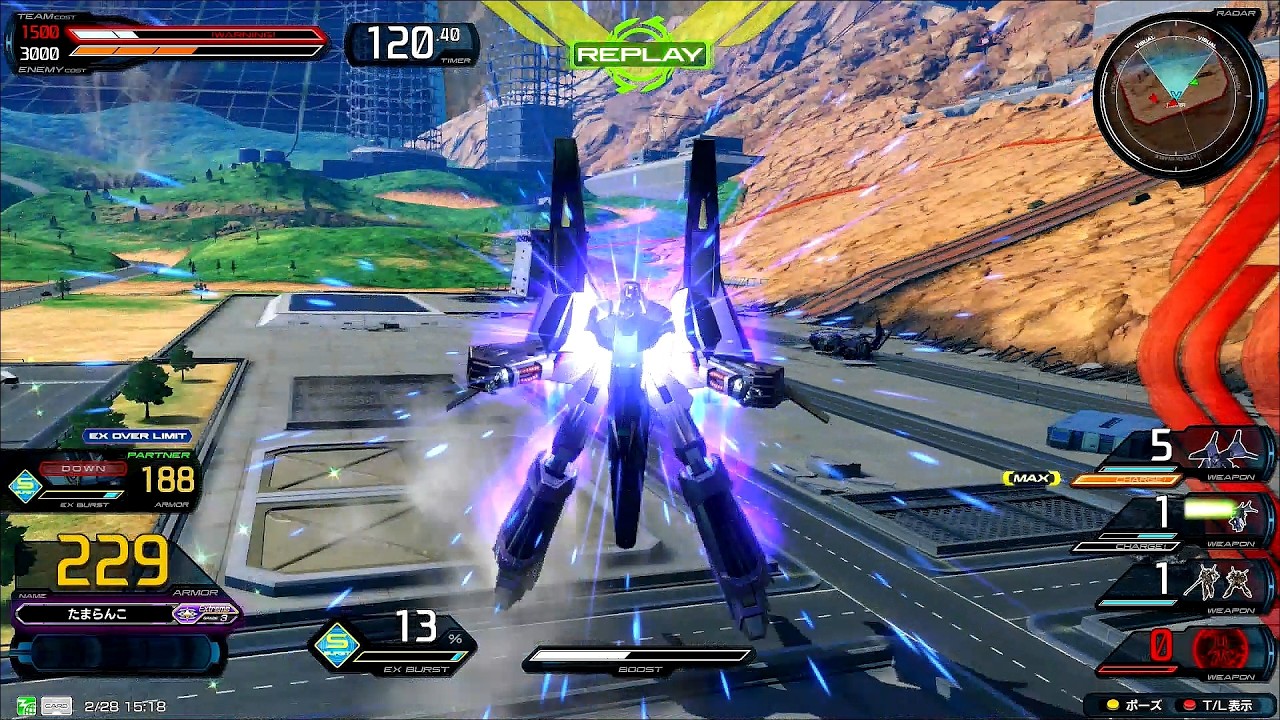Click the circular radar minimap
Image resolution: width=1280 pixels, height=720 pixels.
tap(1179, 96)
